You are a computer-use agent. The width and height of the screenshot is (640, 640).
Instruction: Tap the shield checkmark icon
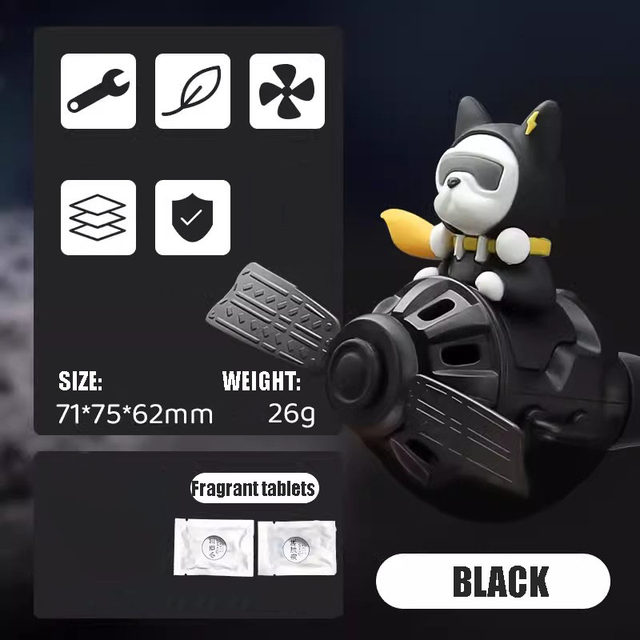193,217
